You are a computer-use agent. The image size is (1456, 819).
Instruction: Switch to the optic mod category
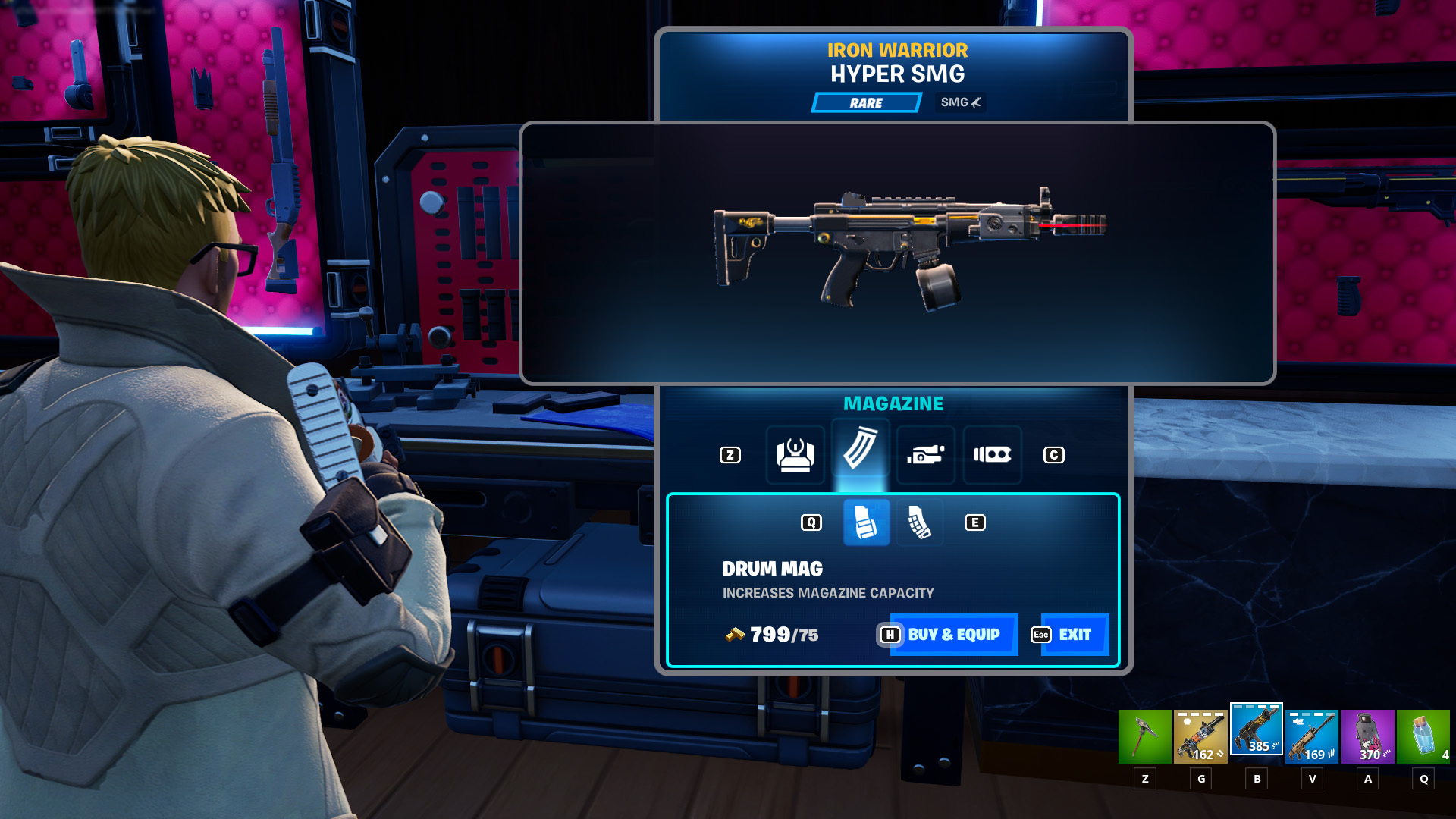[x=795, y=455]
